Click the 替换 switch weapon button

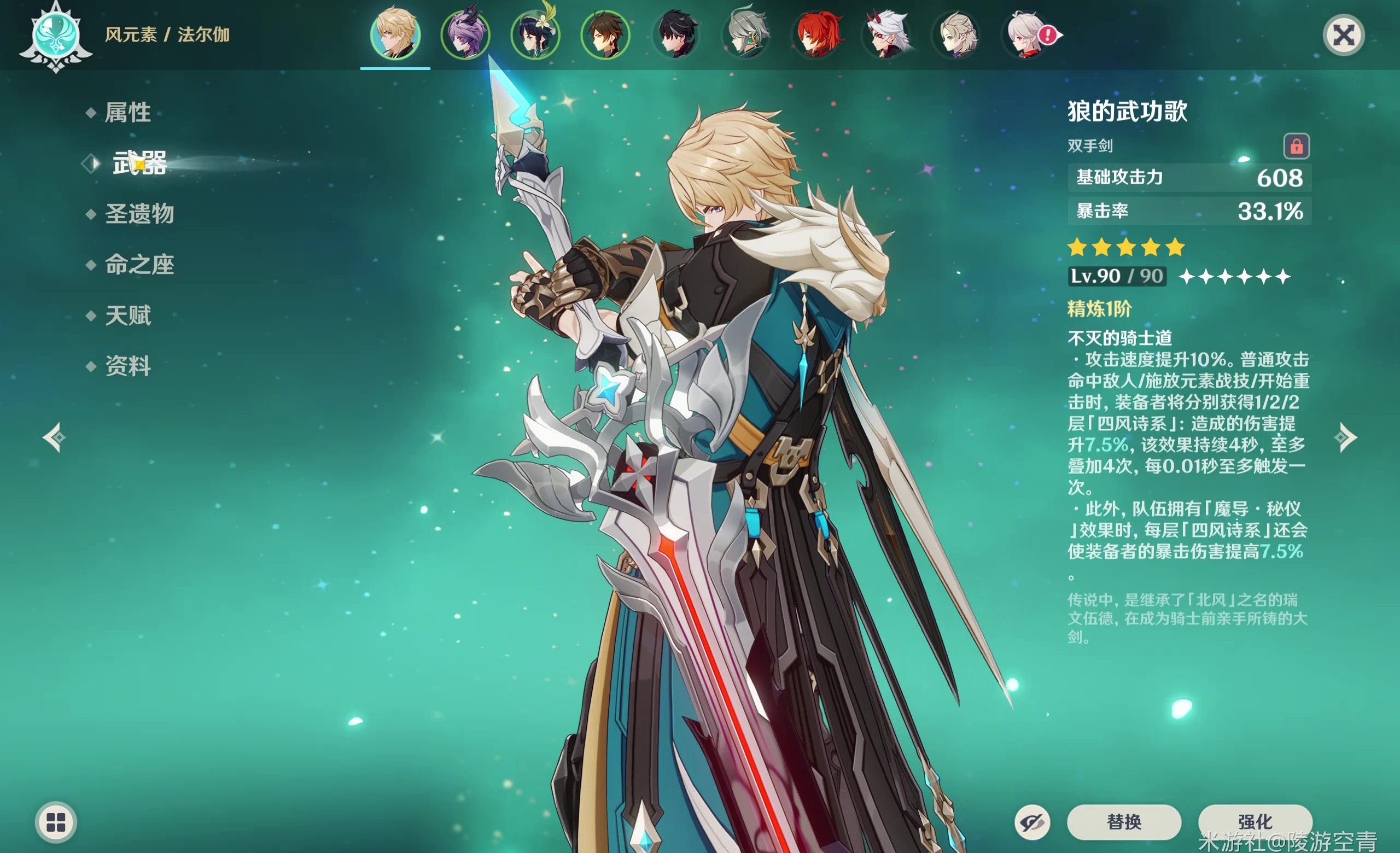(x=1123, y=821)
